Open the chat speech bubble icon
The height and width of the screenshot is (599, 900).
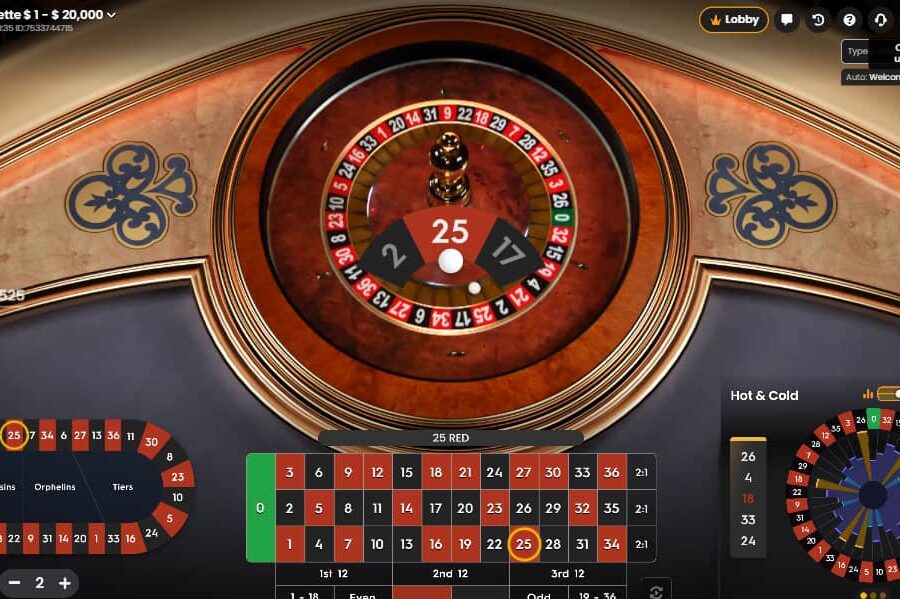[x=787, y=19]
